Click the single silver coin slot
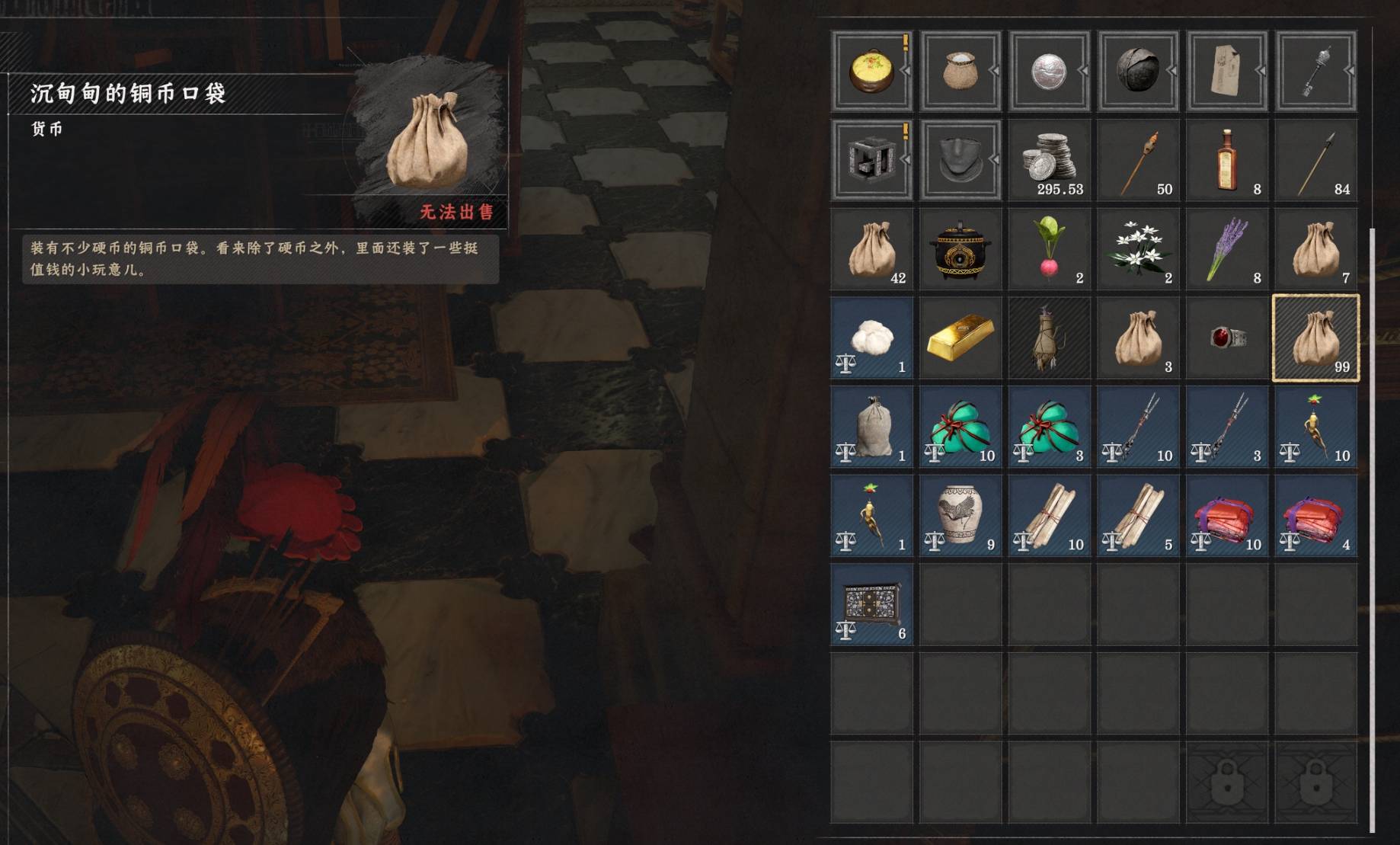 (1049, 72)
